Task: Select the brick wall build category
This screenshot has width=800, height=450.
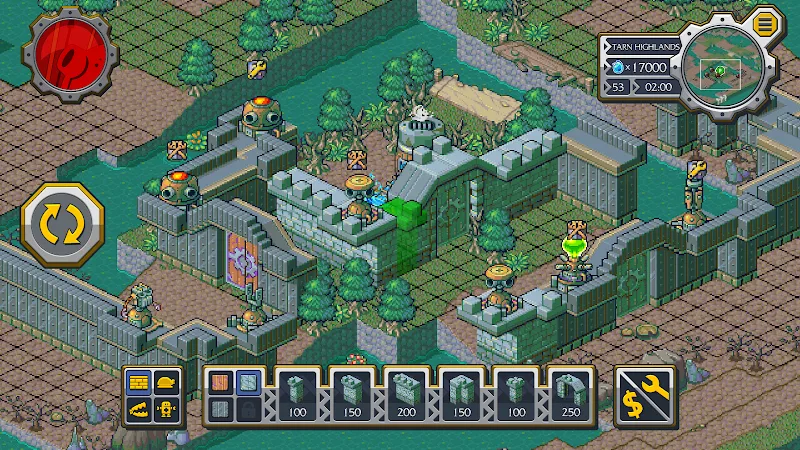Action: tap(139, 383)
